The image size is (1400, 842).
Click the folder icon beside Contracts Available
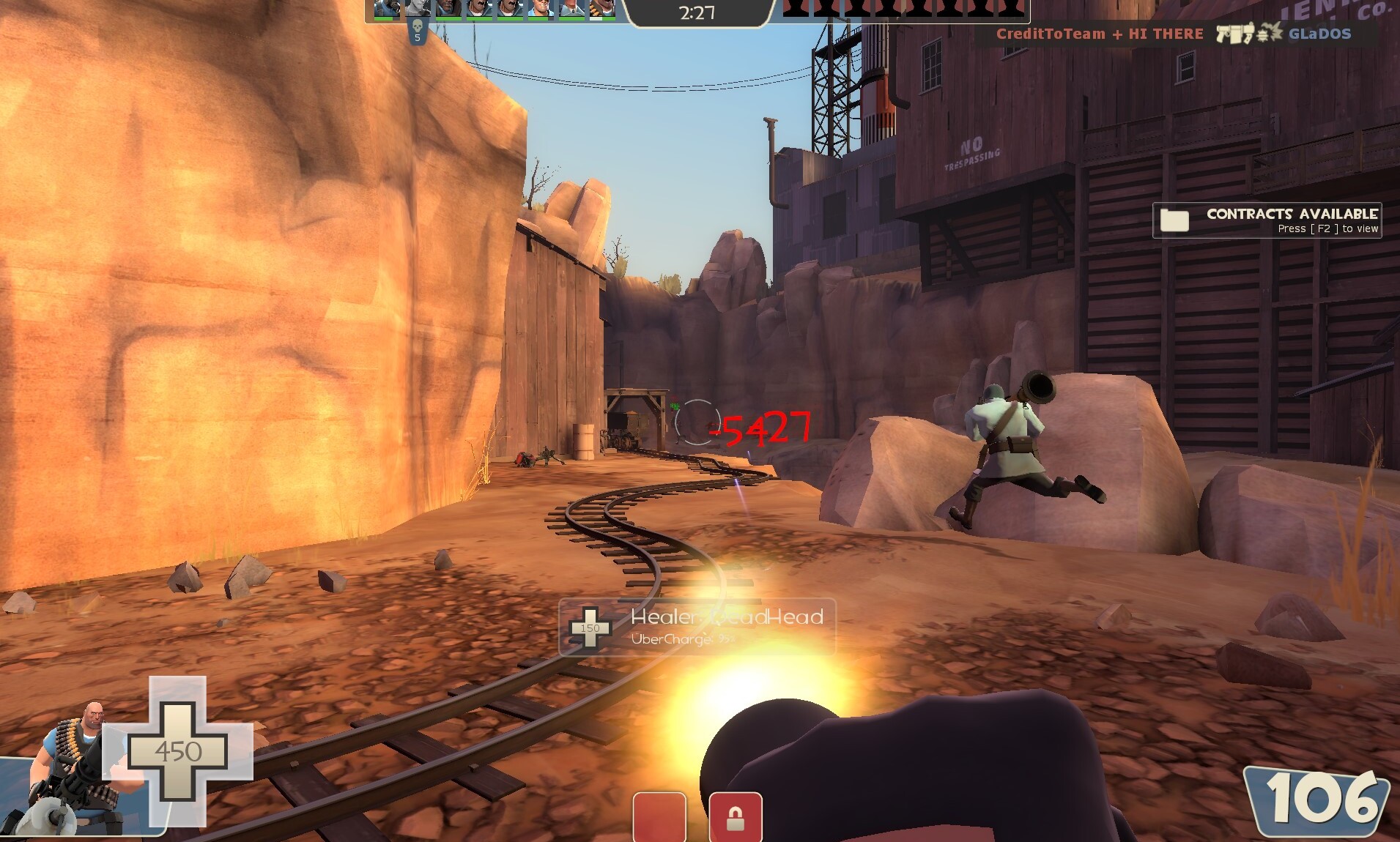(x=1174, y=220)
